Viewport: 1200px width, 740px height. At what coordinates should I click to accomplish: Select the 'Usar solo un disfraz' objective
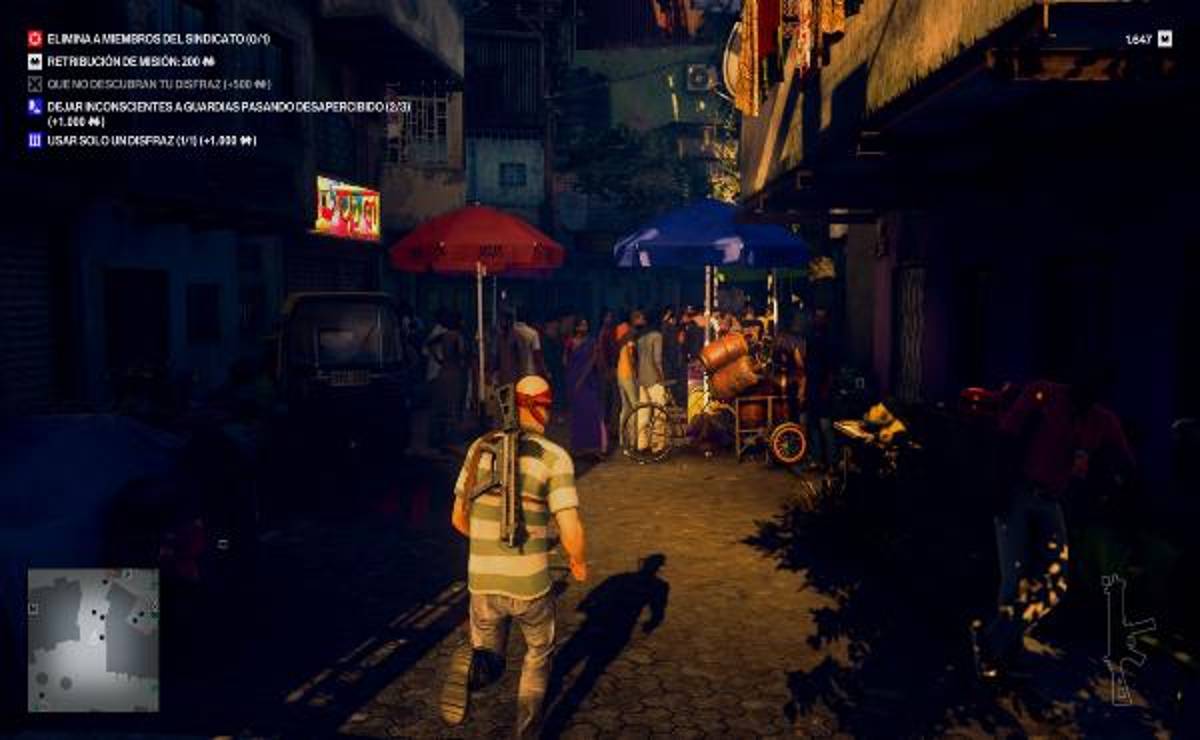(150, 141)
